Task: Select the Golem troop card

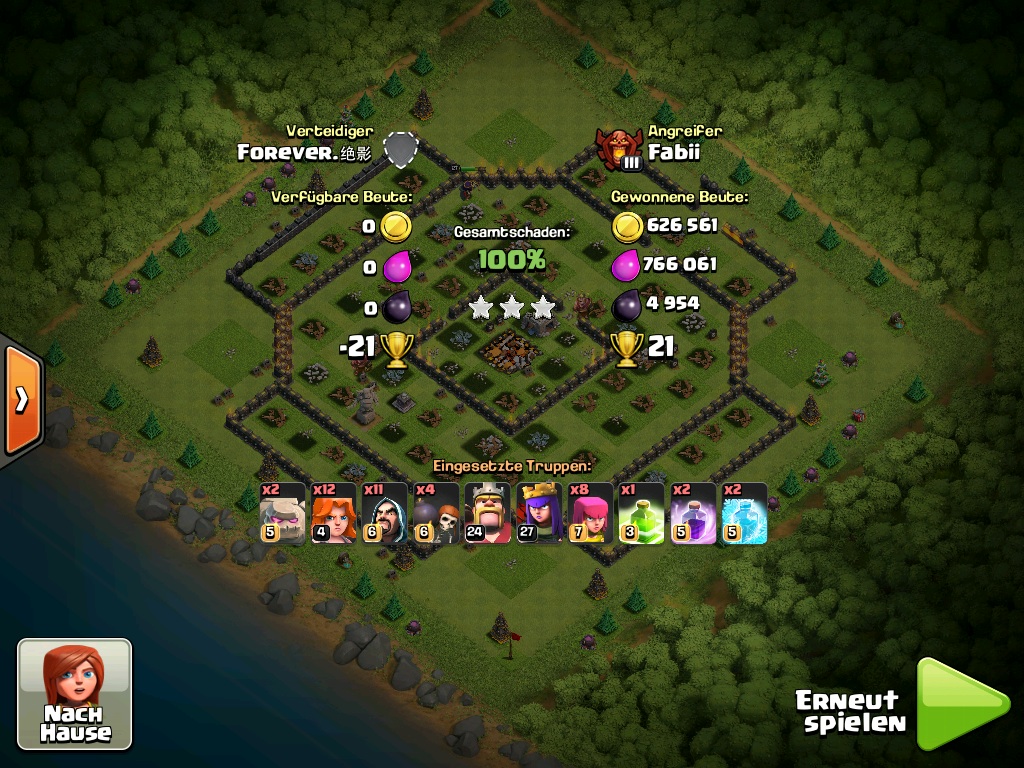Action: pos(281,513)
